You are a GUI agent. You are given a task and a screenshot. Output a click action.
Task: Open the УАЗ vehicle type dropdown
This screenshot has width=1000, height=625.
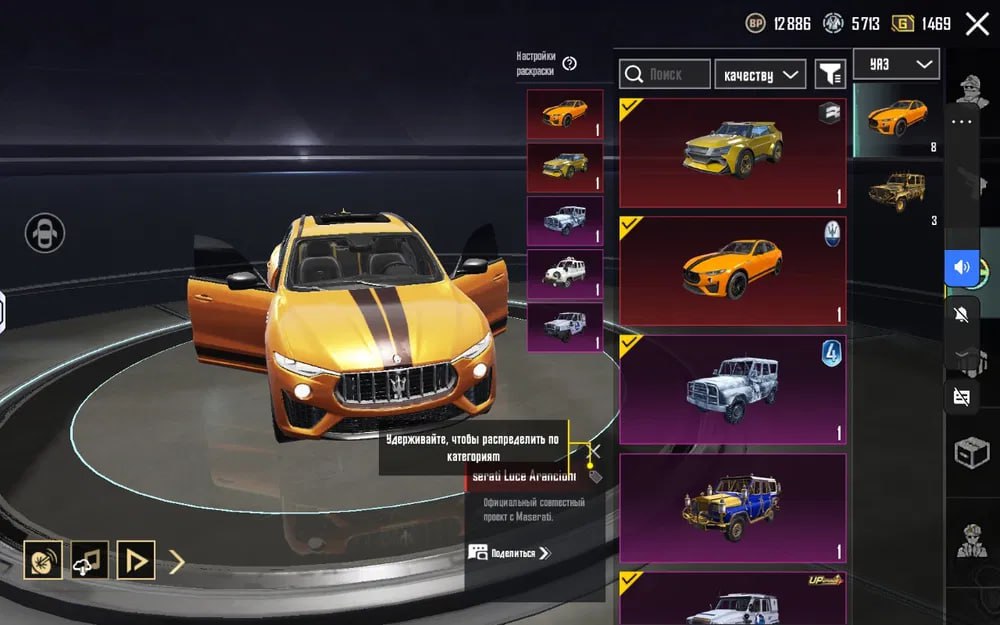click(896, 65)
